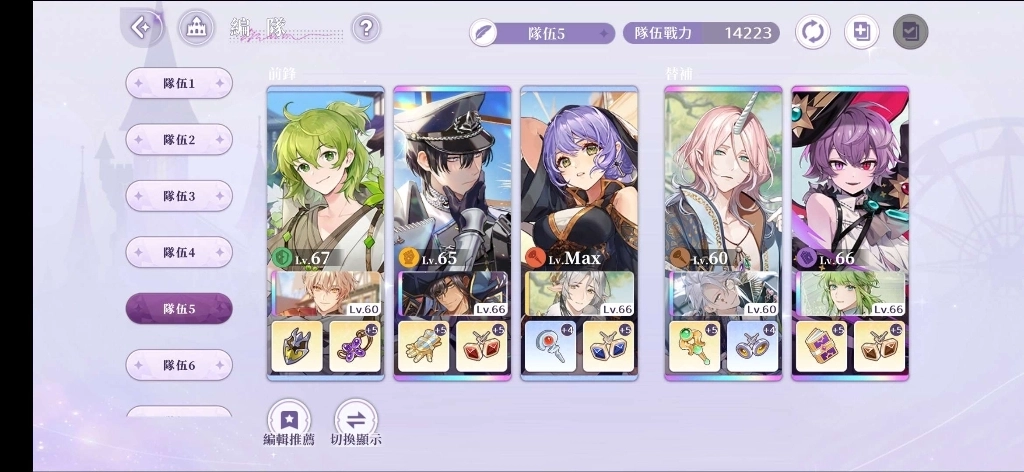Go back using the arrow button
The height and width of the screenshot is (472, 1024).
pos(142,28)
